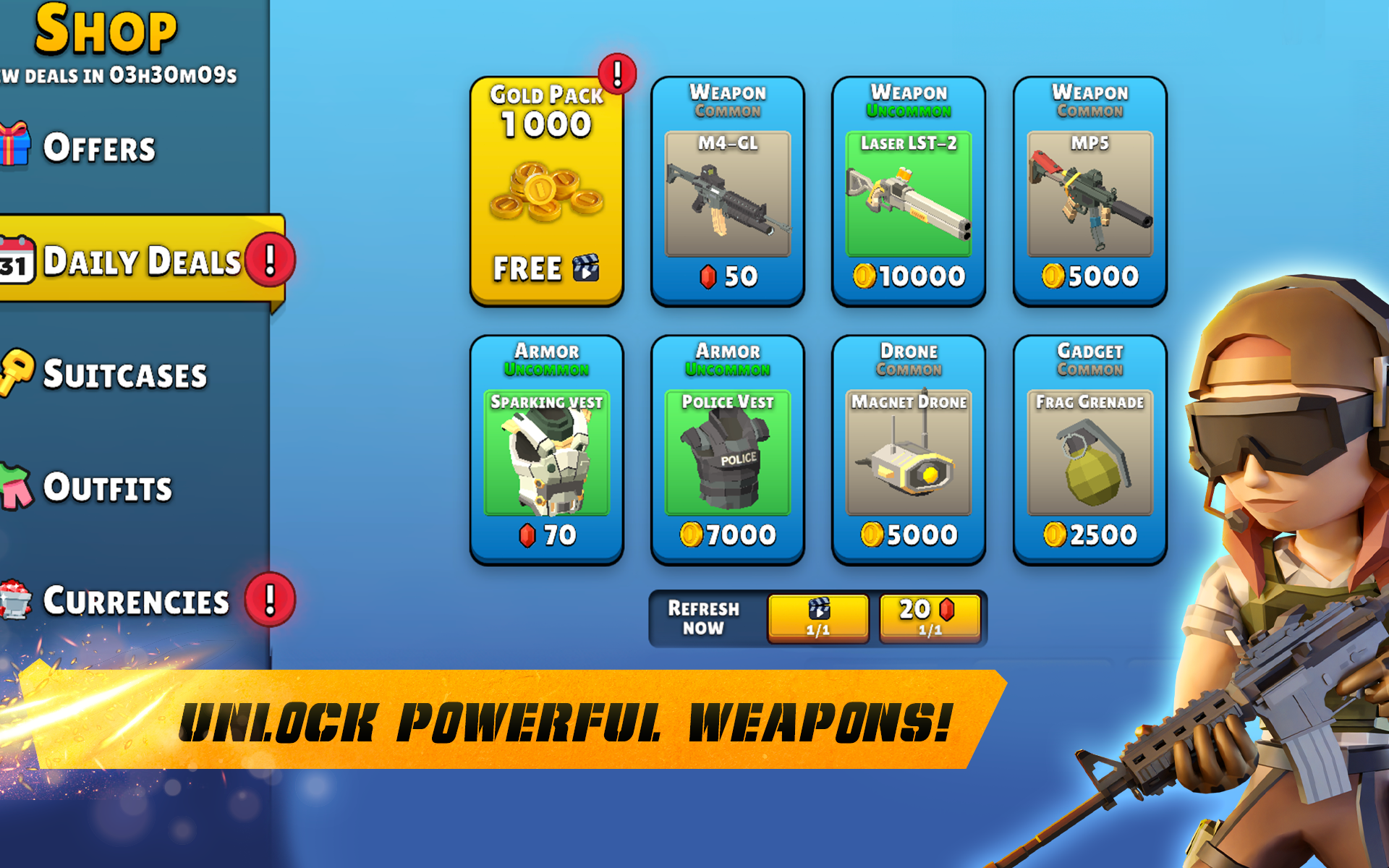Open the Currencies category
This screenshot has width=1389, height=868.
[137, 600]
